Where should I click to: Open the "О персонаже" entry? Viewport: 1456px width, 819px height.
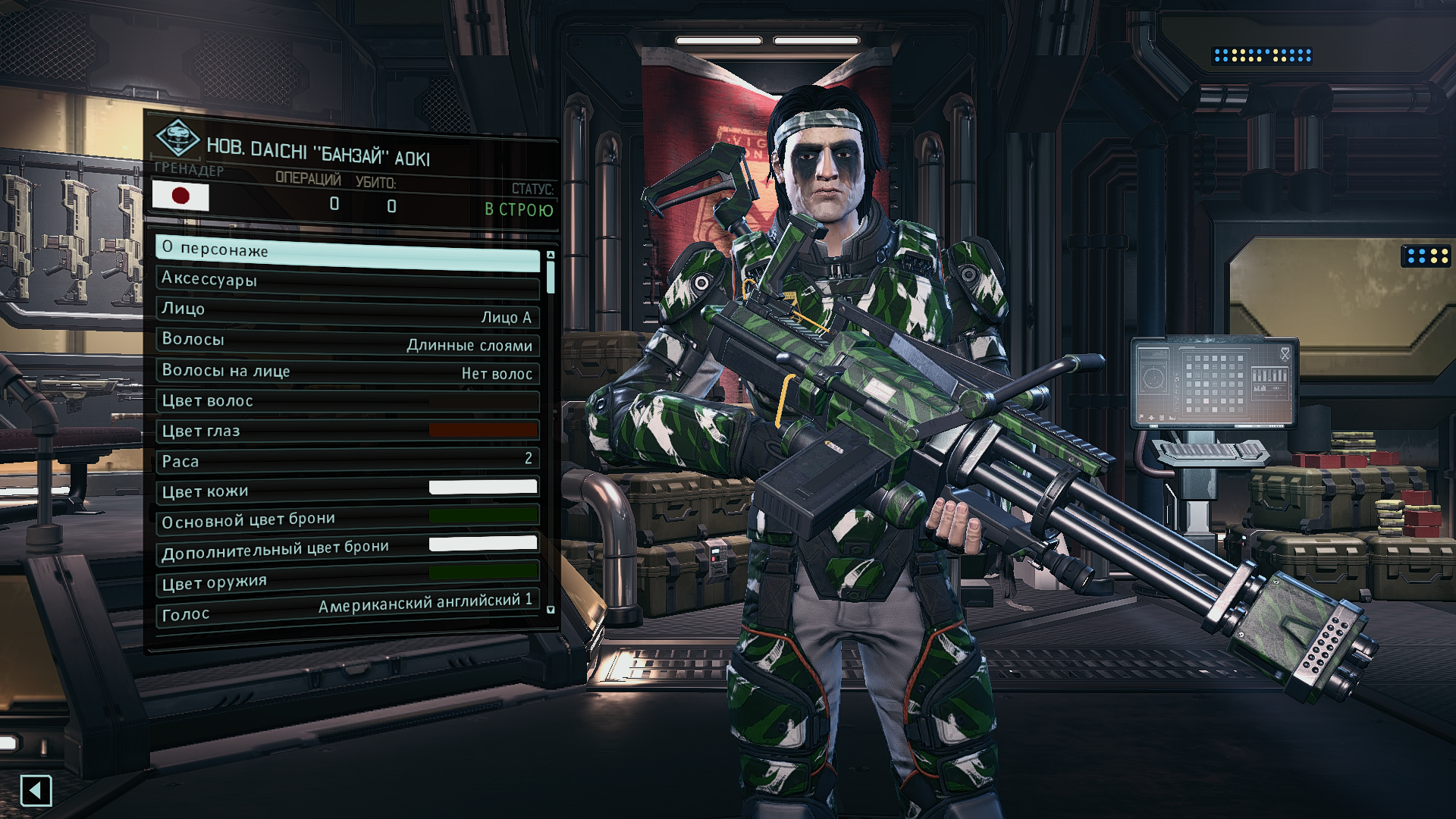[x=347, y=253]
